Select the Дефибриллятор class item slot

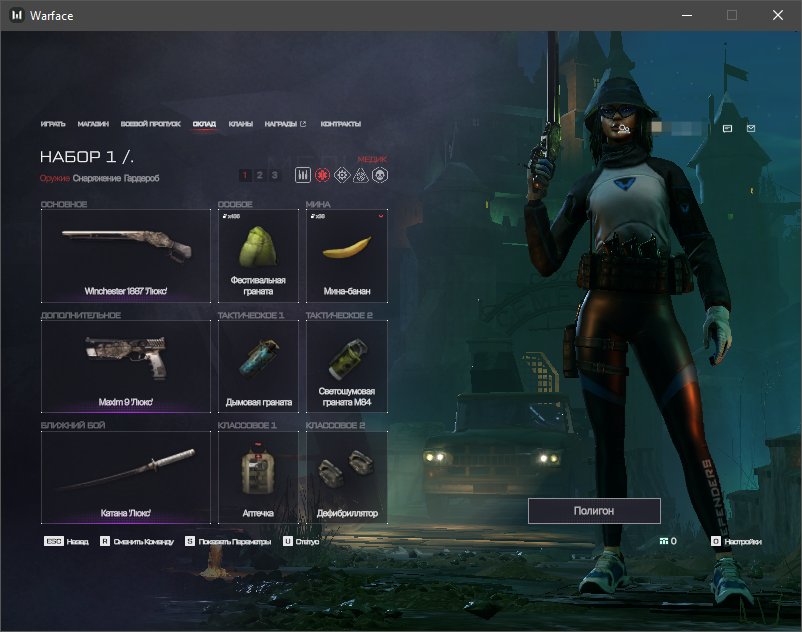(346, 477)
